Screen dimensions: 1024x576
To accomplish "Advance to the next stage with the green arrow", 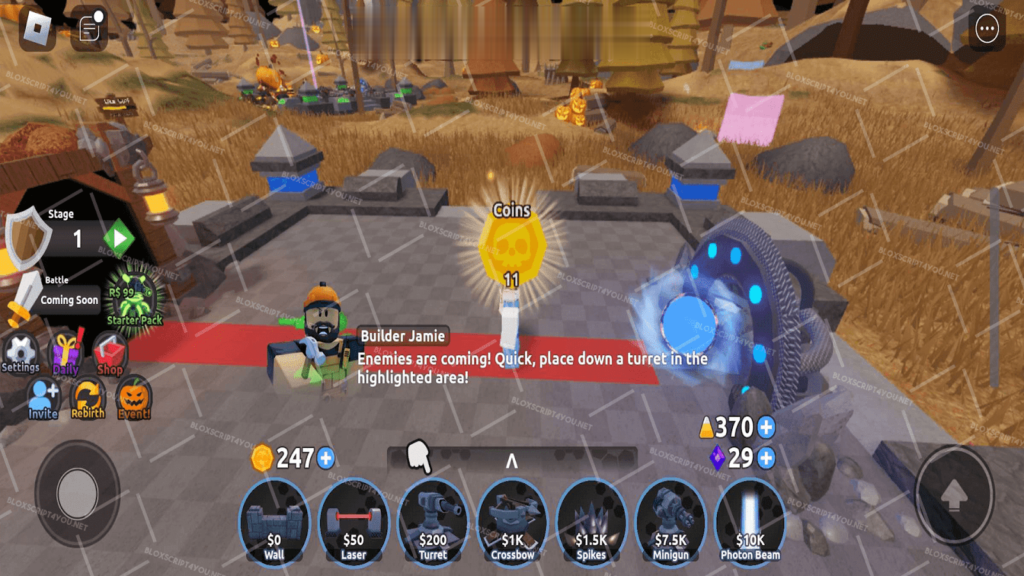I will 118,239.
